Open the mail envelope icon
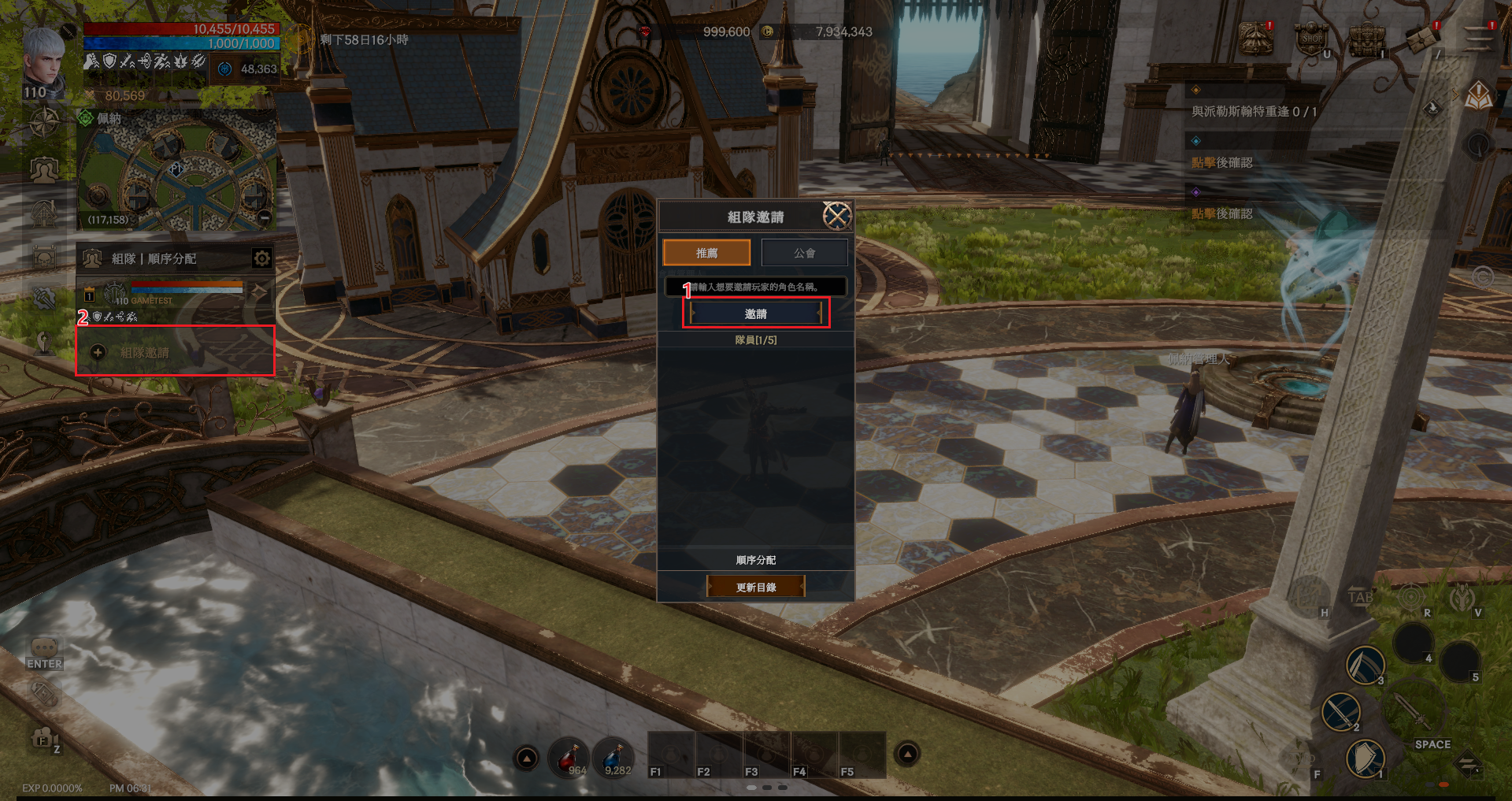 pyautogui.click(x=1421, y=38)
